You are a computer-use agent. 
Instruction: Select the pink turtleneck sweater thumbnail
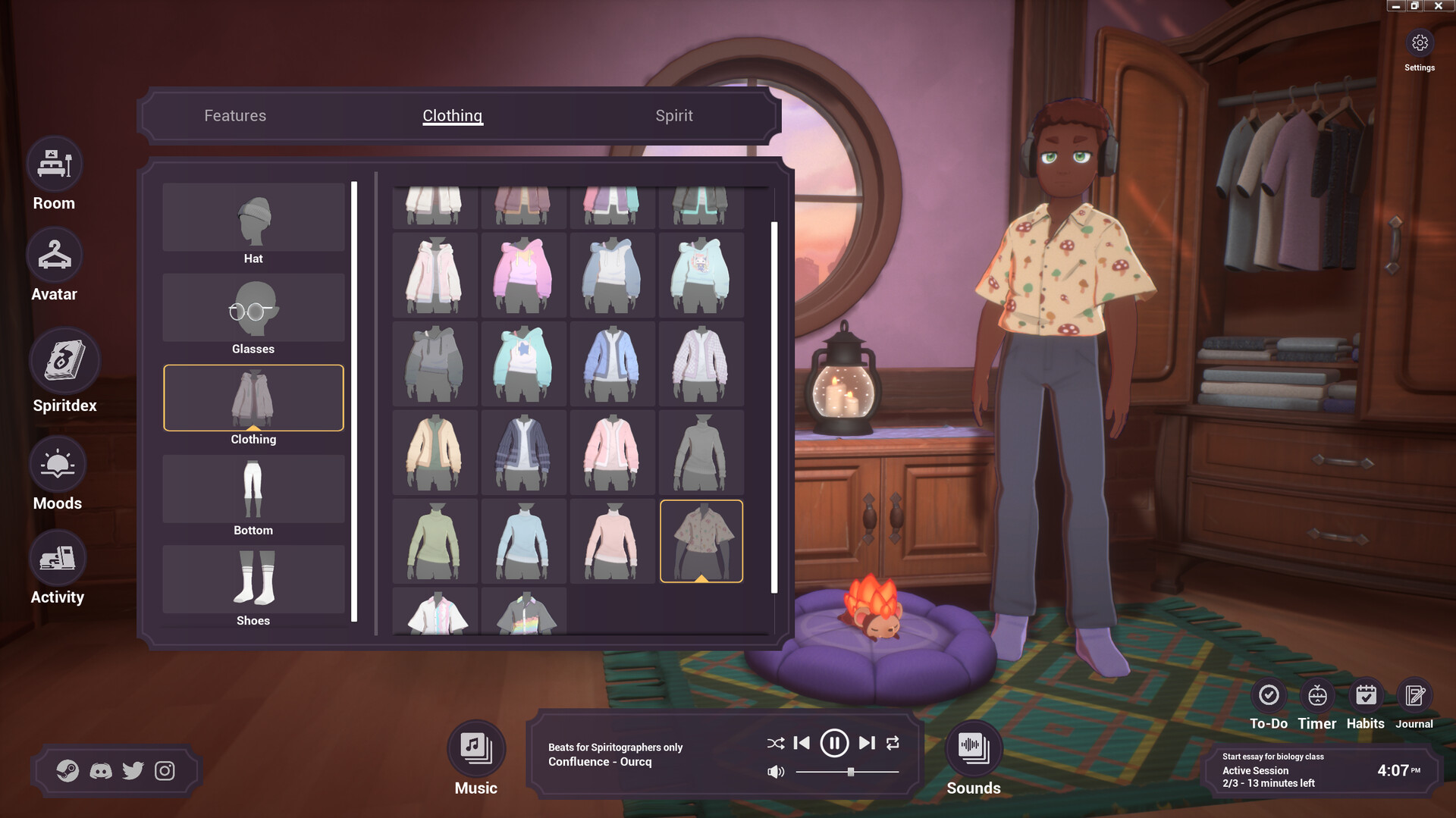612,541
